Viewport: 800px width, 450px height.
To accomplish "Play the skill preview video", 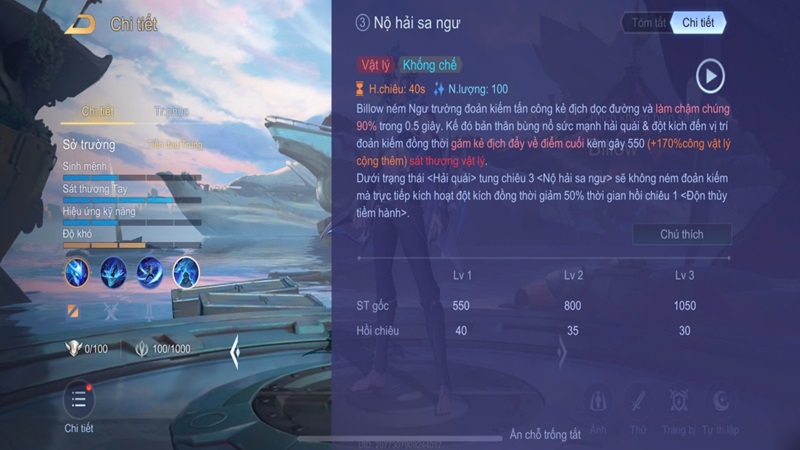I will (710, 76).
